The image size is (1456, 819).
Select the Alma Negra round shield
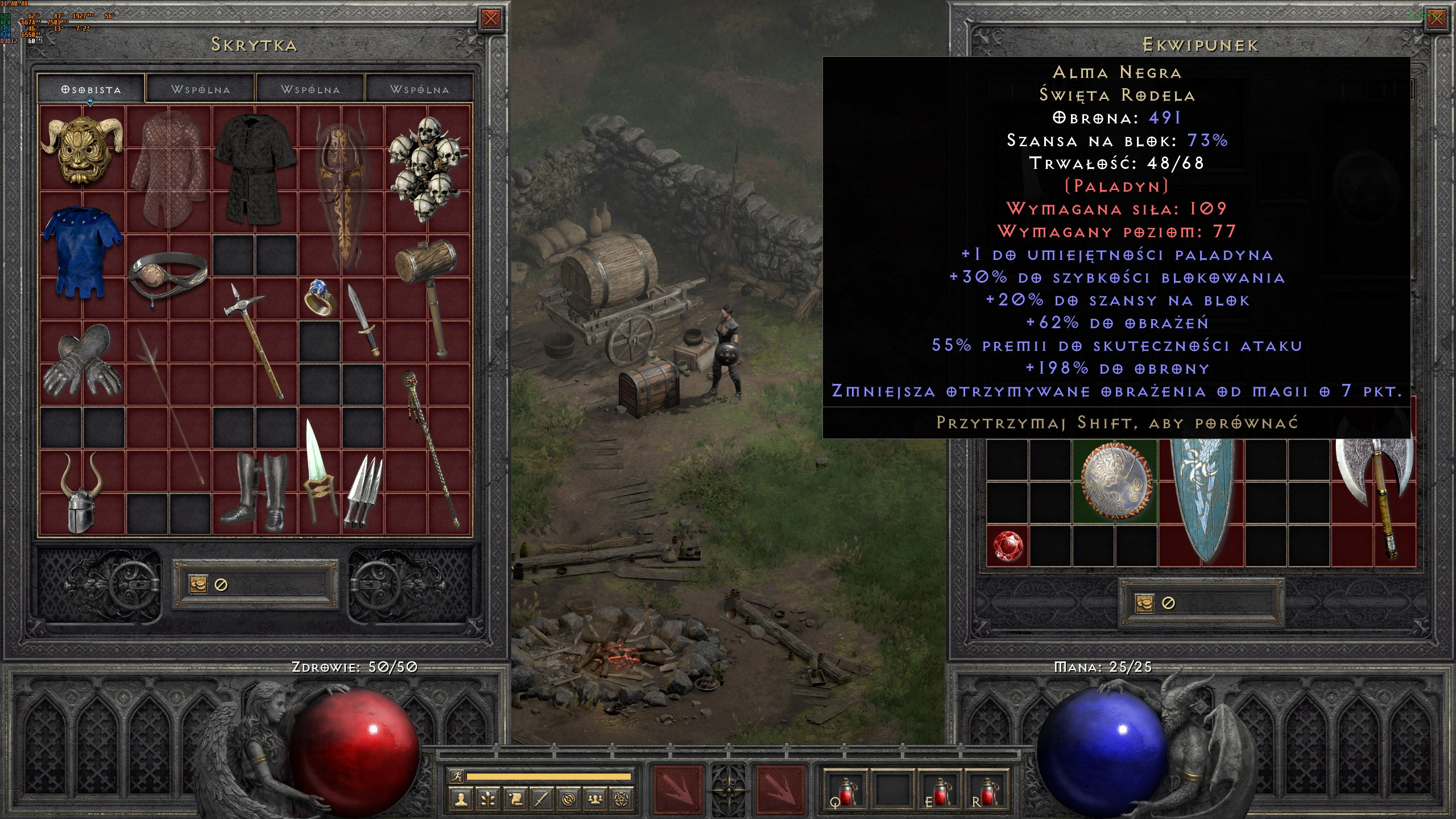[1115, 481]
